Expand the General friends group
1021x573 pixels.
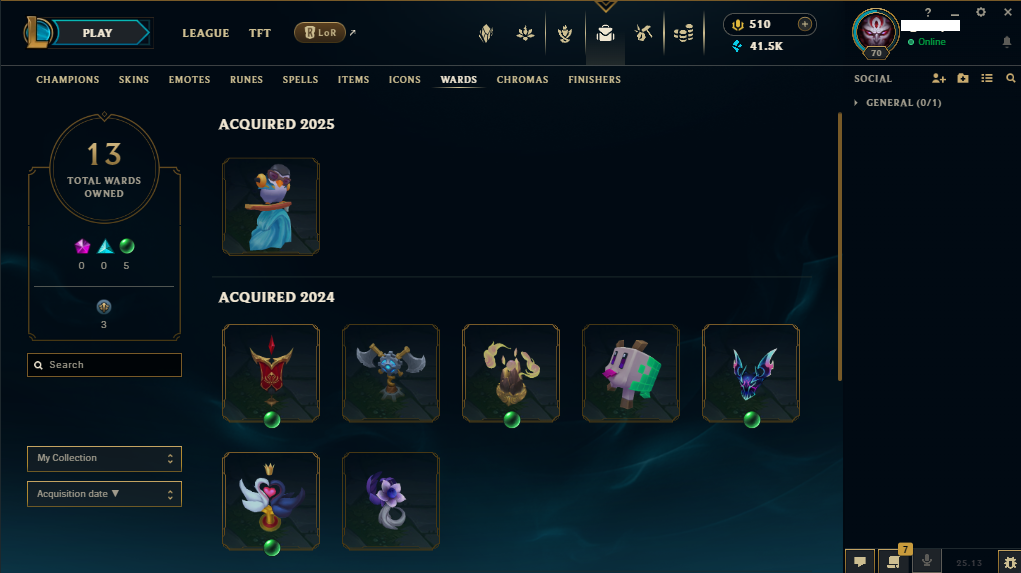pyautogui.click(x=902, y=103)
